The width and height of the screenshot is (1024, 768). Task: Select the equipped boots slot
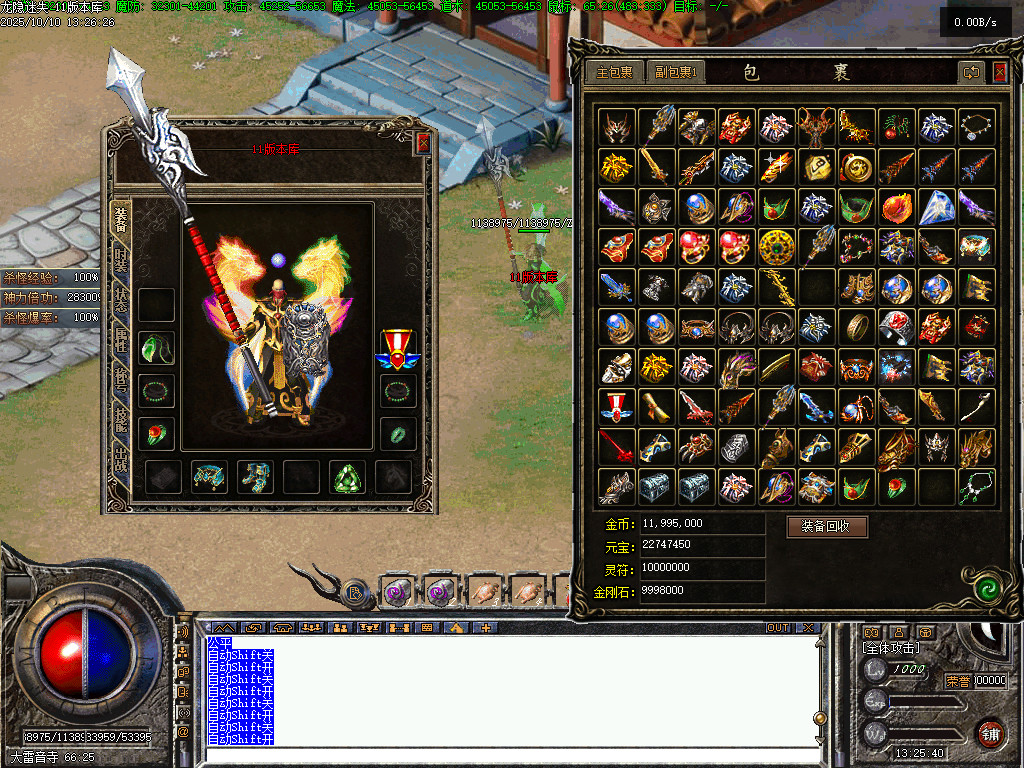coord(255,478)
